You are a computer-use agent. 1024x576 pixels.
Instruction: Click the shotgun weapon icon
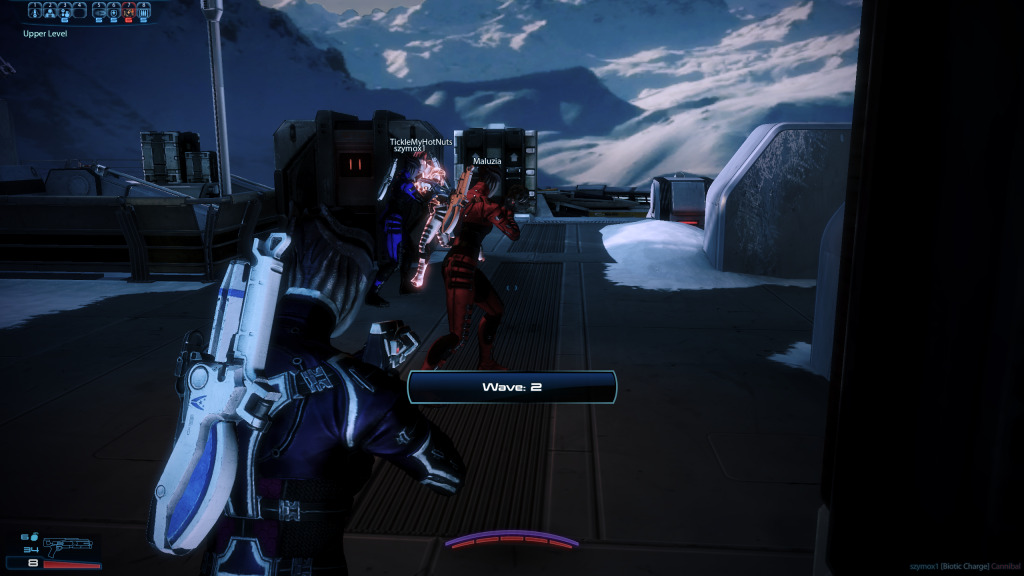(x=67, y=545)
